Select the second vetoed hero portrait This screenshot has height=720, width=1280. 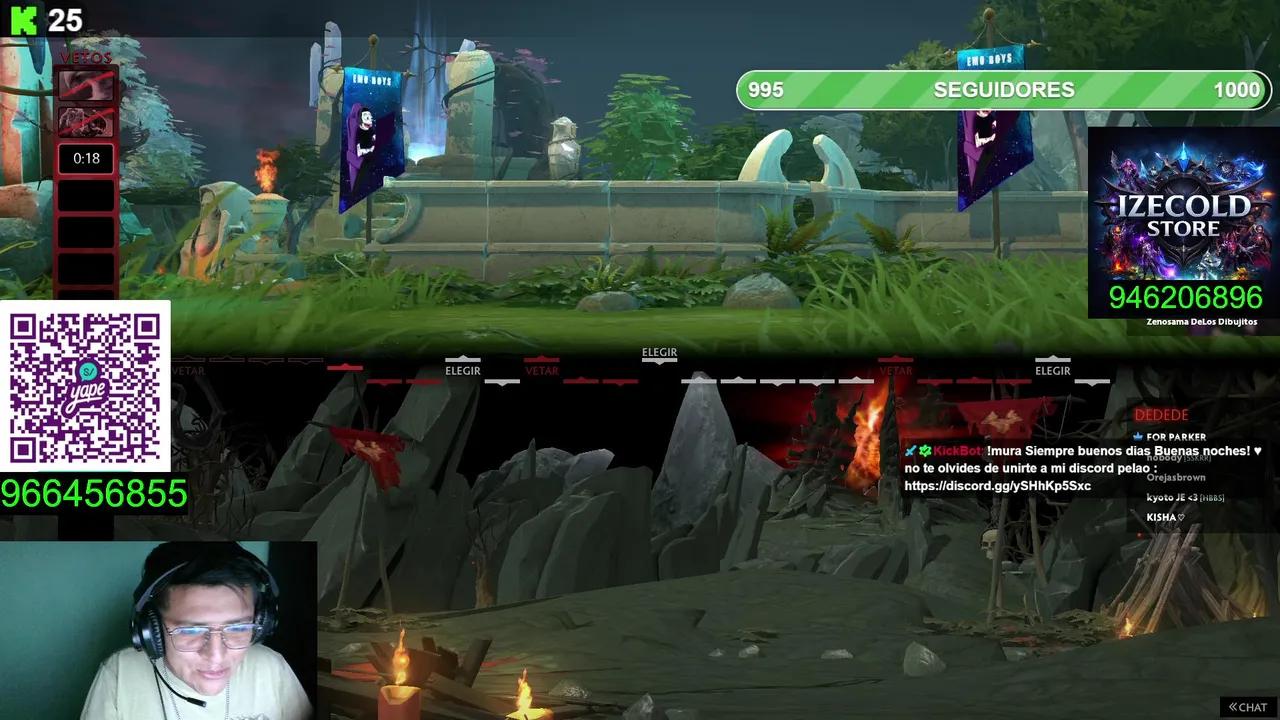85,122
